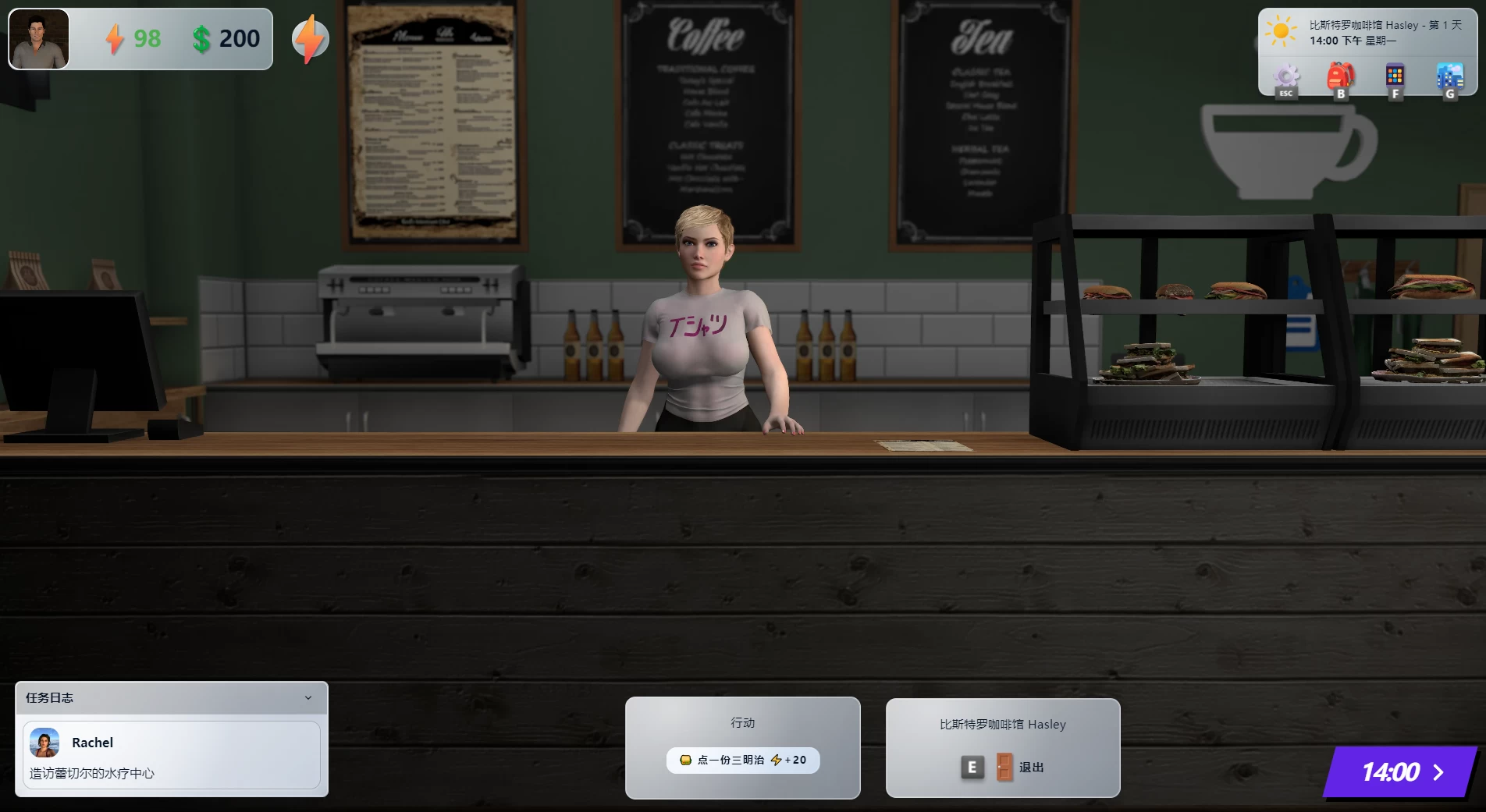This screenshot has height=812, width=1486.
Task: Advance time with the 14:00 button
Action: [1402, 772]
